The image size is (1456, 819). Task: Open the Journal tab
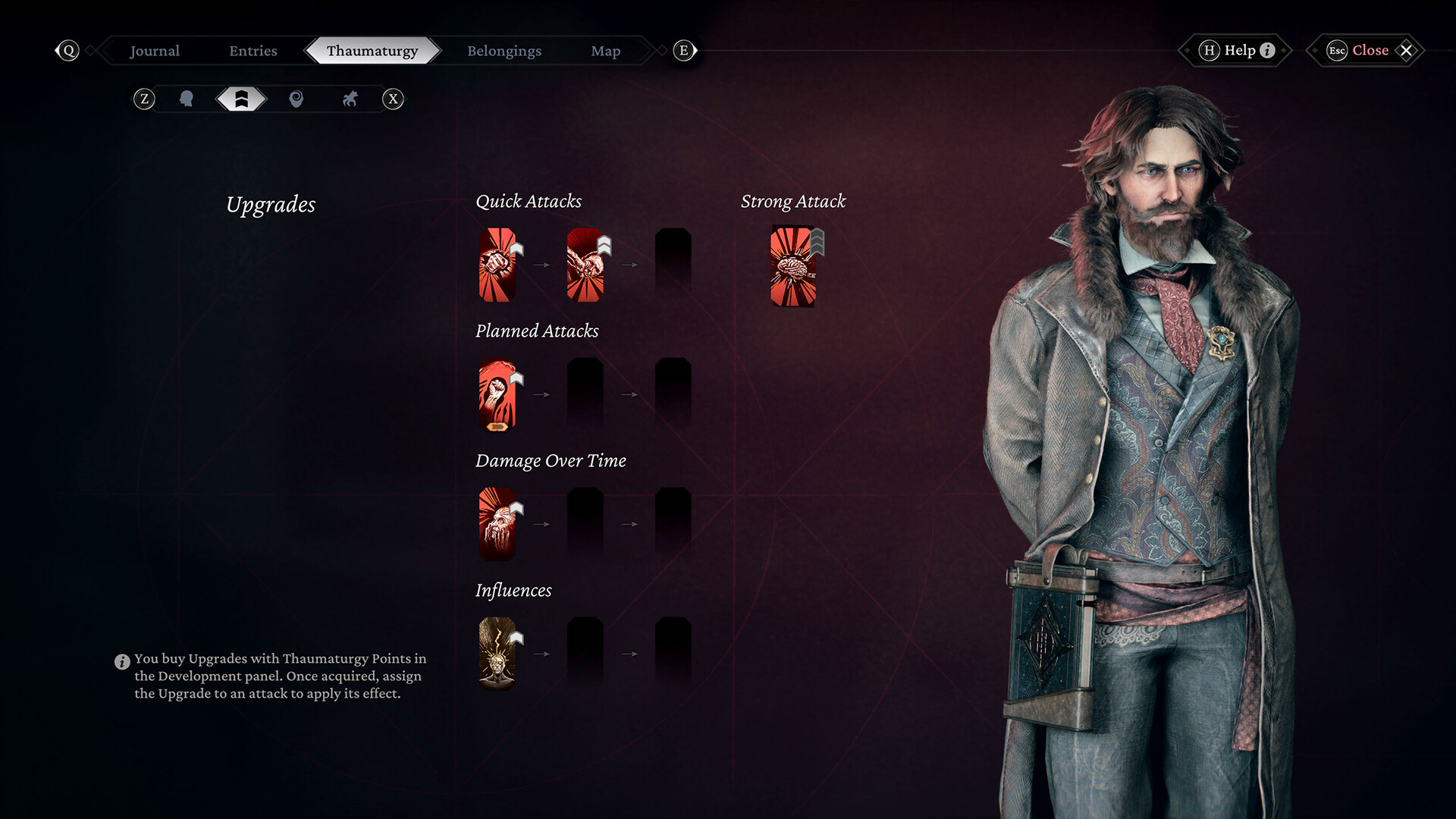[155, 51]
